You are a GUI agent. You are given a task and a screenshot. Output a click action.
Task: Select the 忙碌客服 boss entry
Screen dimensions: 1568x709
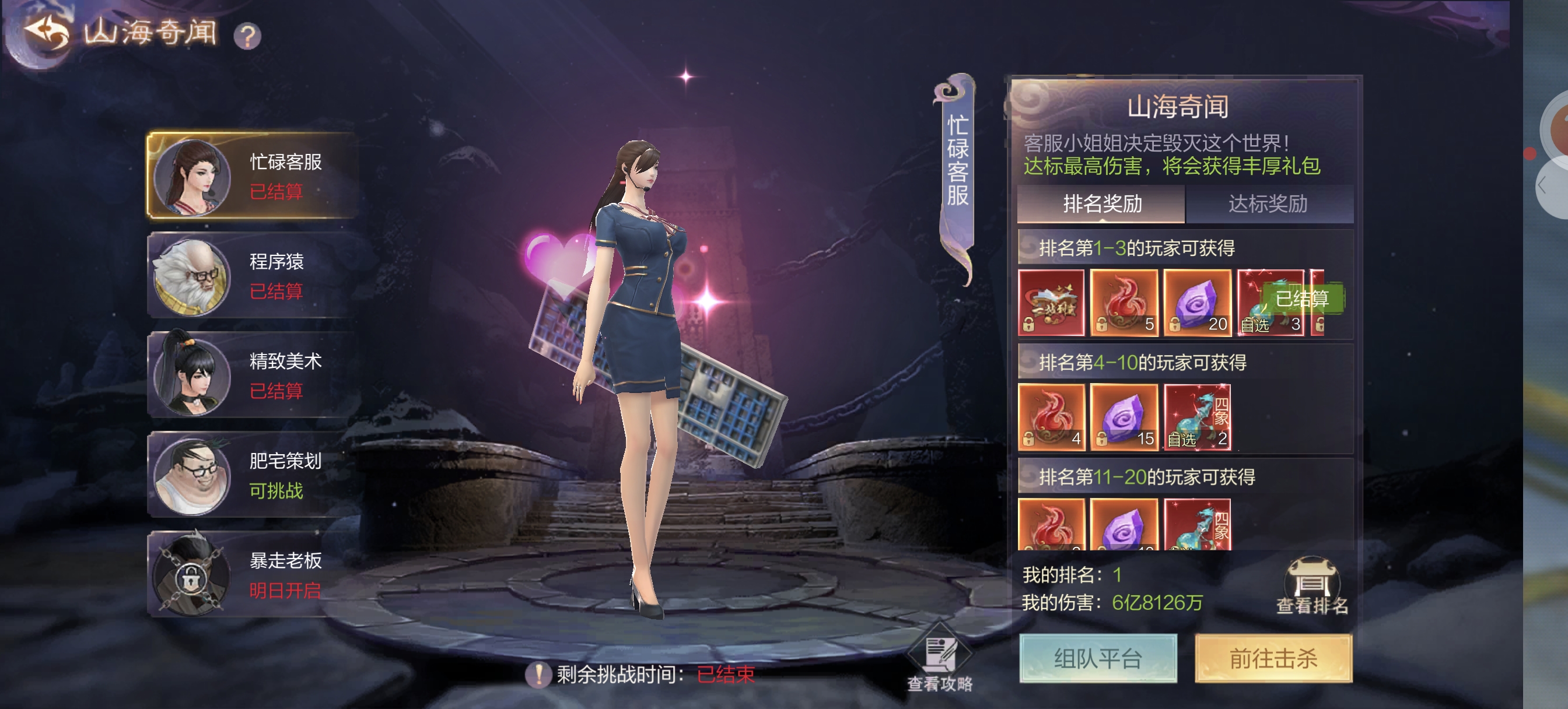click(x=253, y=176)
